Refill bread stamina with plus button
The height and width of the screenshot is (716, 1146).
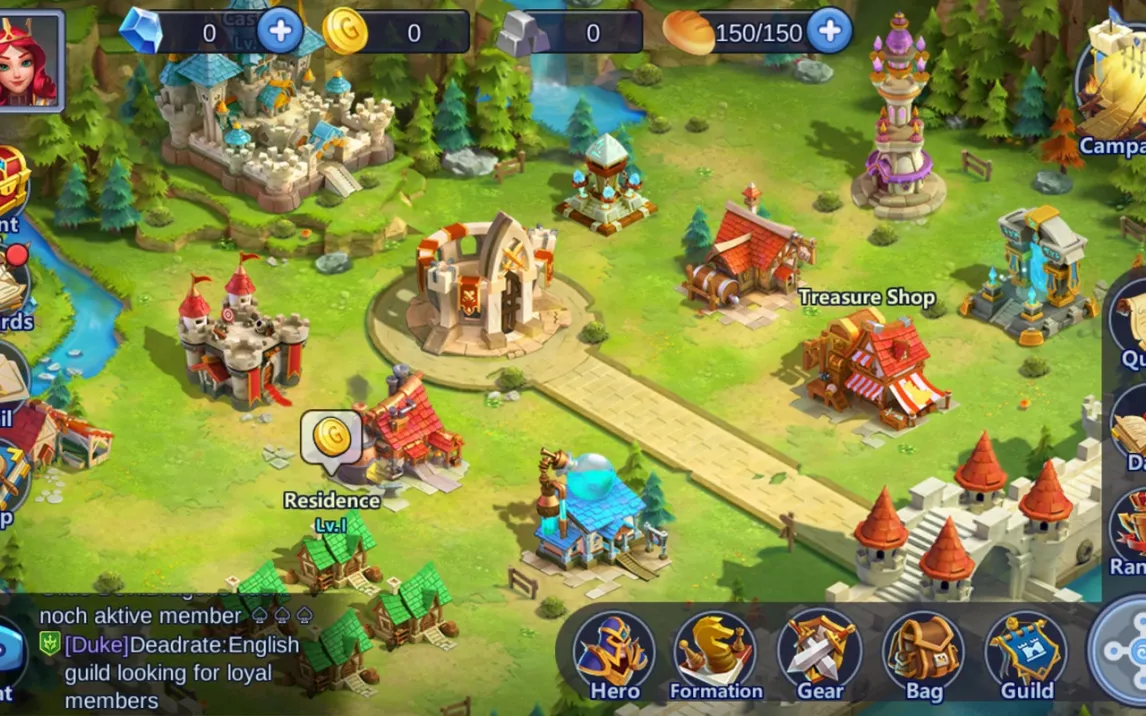(x=829, y=31)
